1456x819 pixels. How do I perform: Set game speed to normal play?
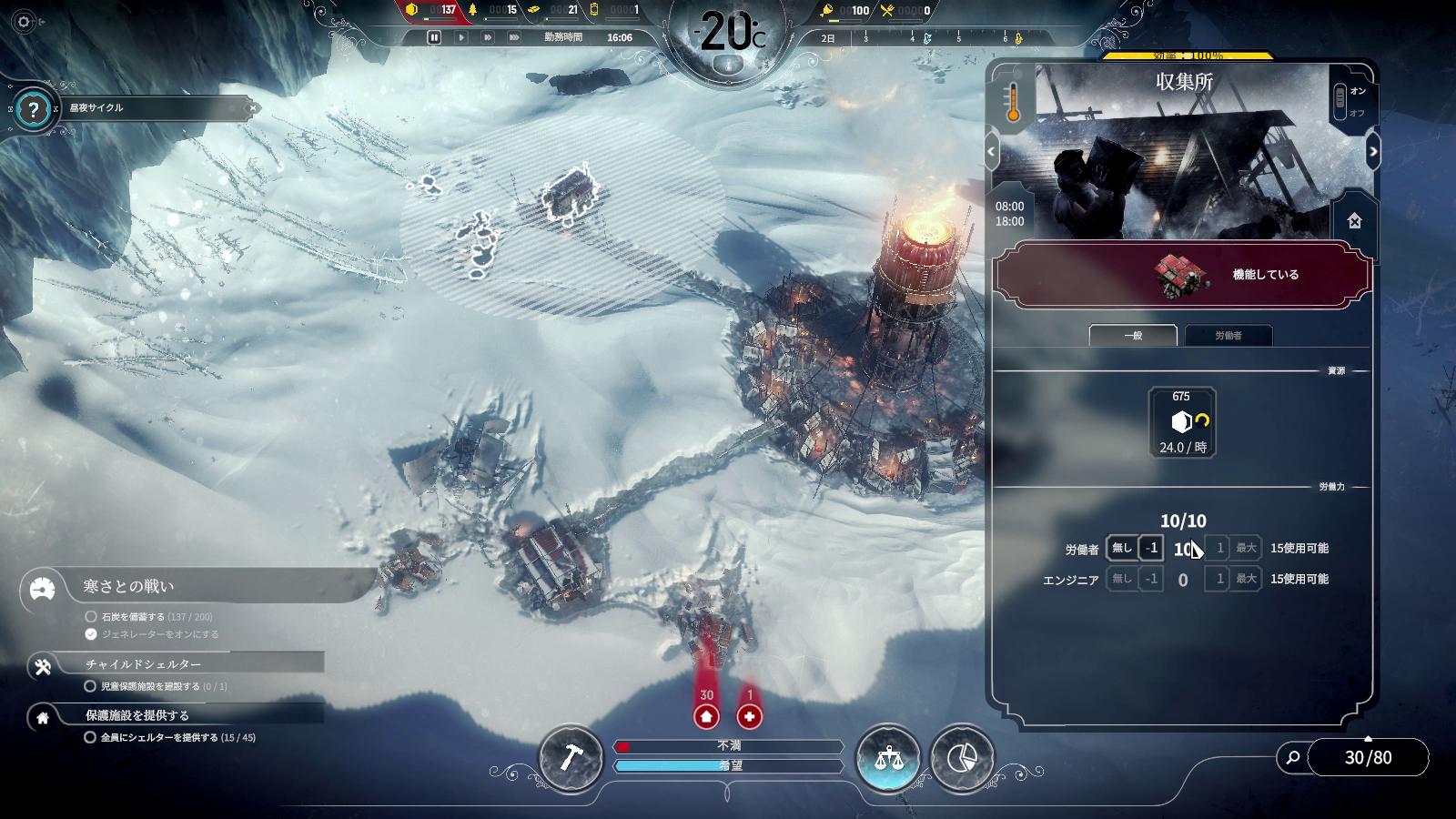coord(461,37)
